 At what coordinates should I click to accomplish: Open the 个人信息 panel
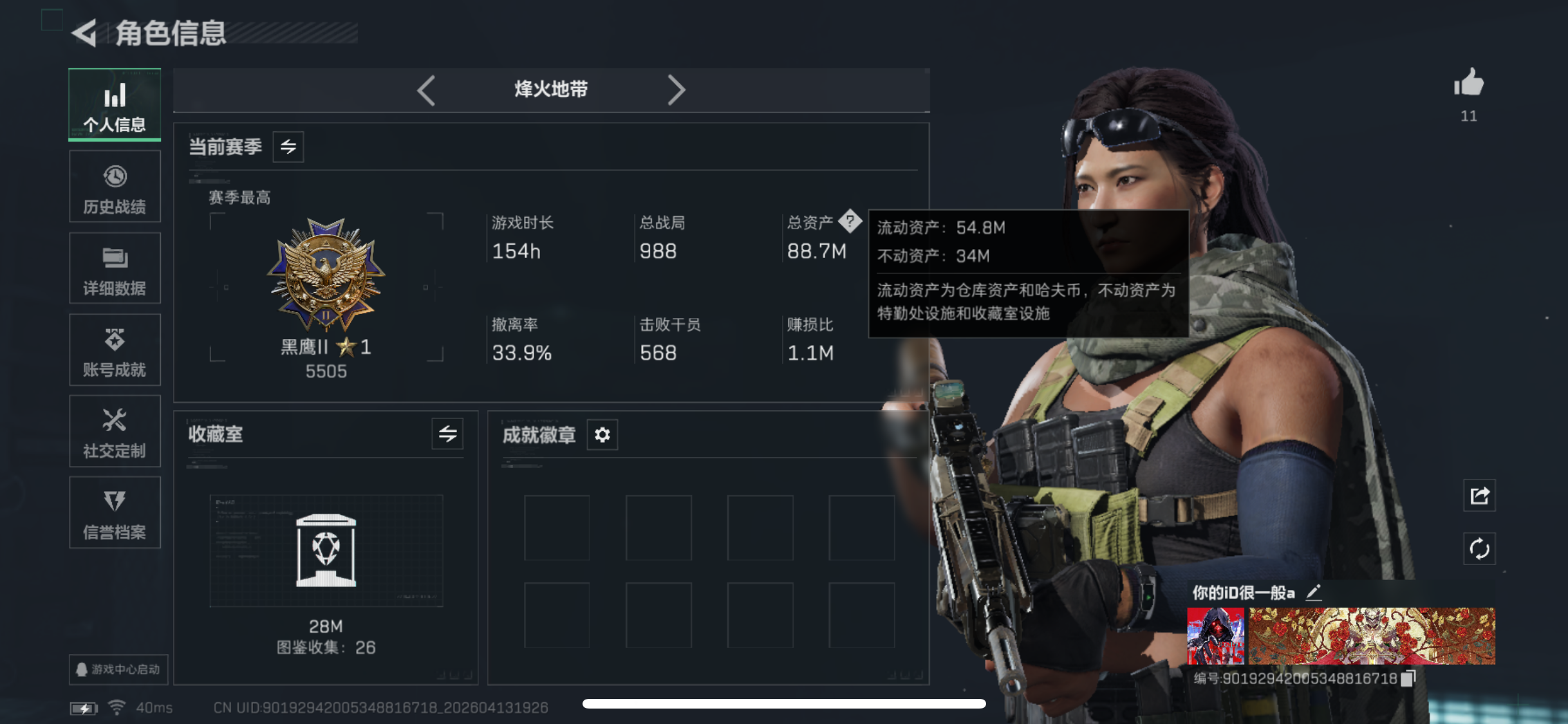coord(115,105)
